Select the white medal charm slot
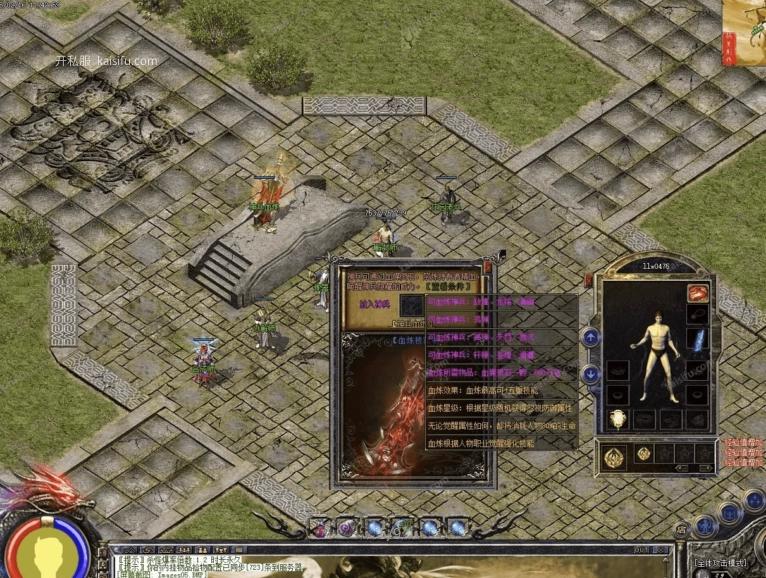The width and height of the screenshot is (766, 578). point(618,419)
